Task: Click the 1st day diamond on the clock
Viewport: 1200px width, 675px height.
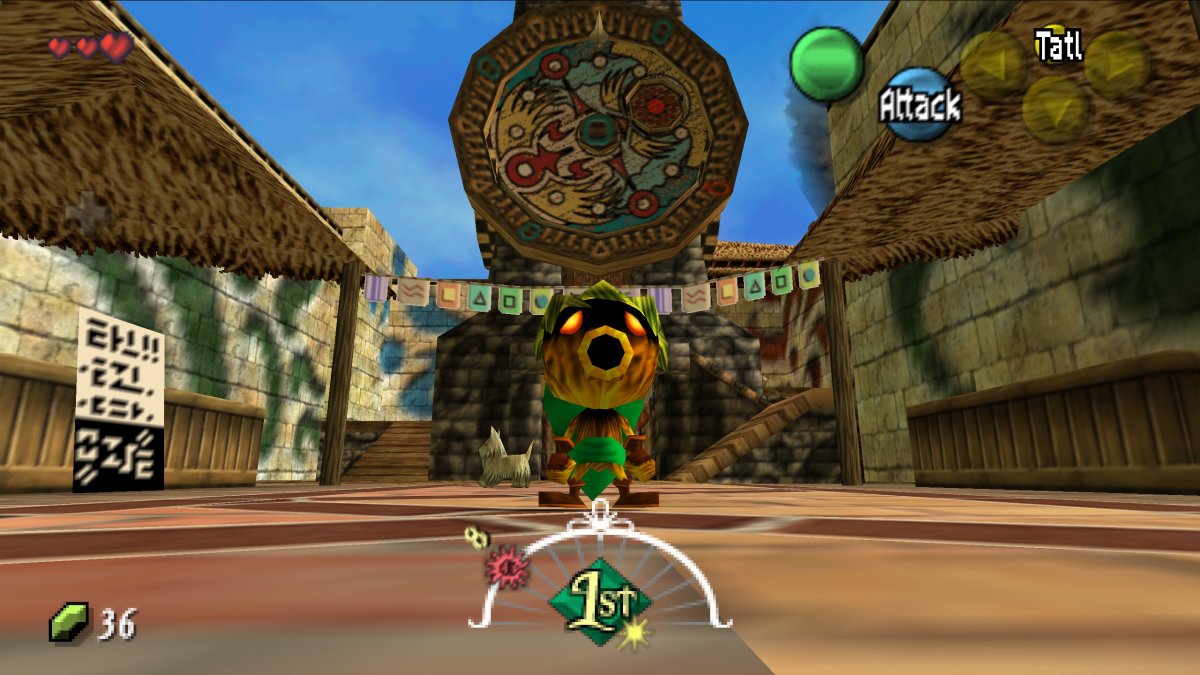Action: pos(600,601)
